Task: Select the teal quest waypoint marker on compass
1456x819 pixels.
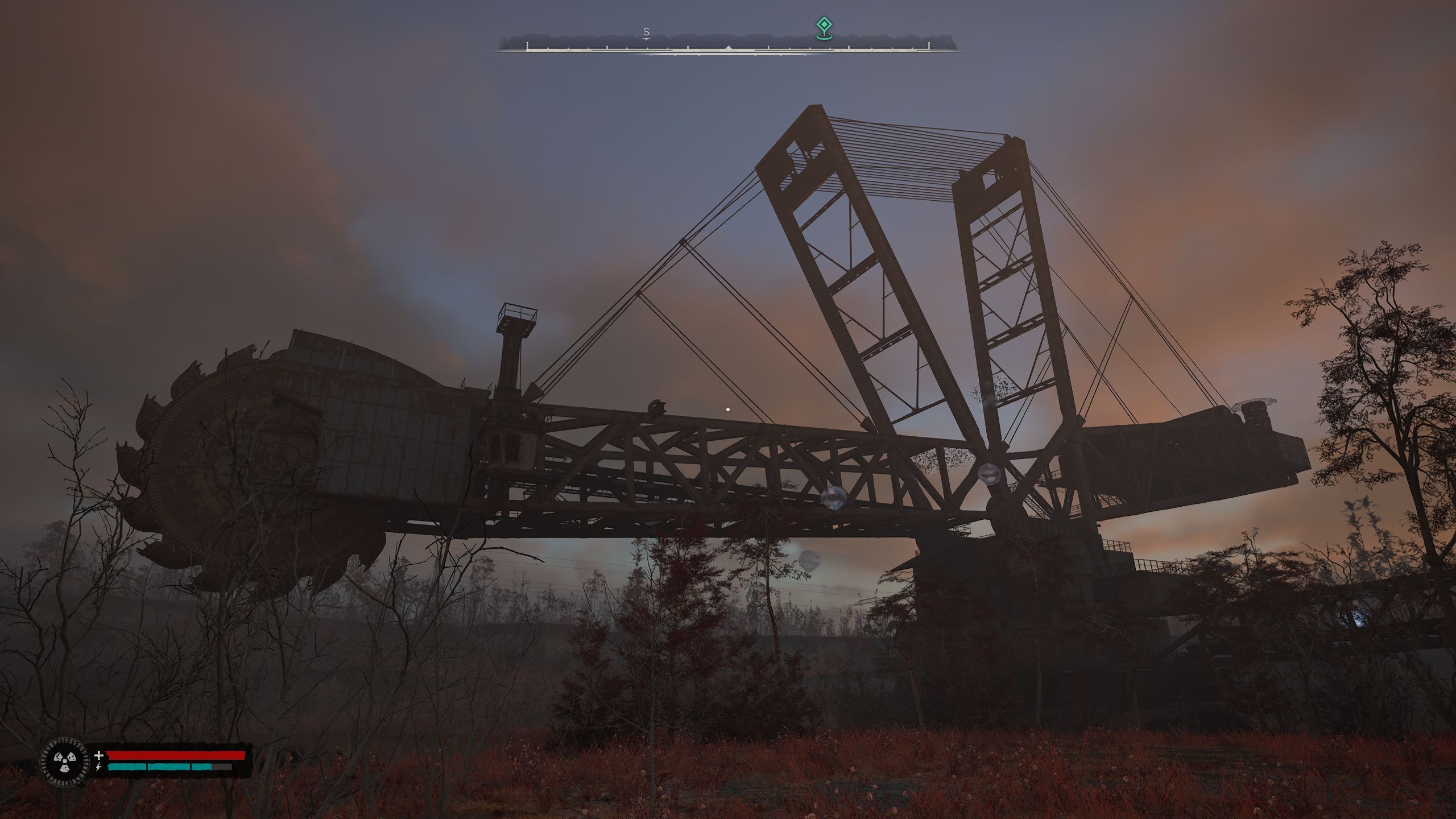Action: [823, 26]
